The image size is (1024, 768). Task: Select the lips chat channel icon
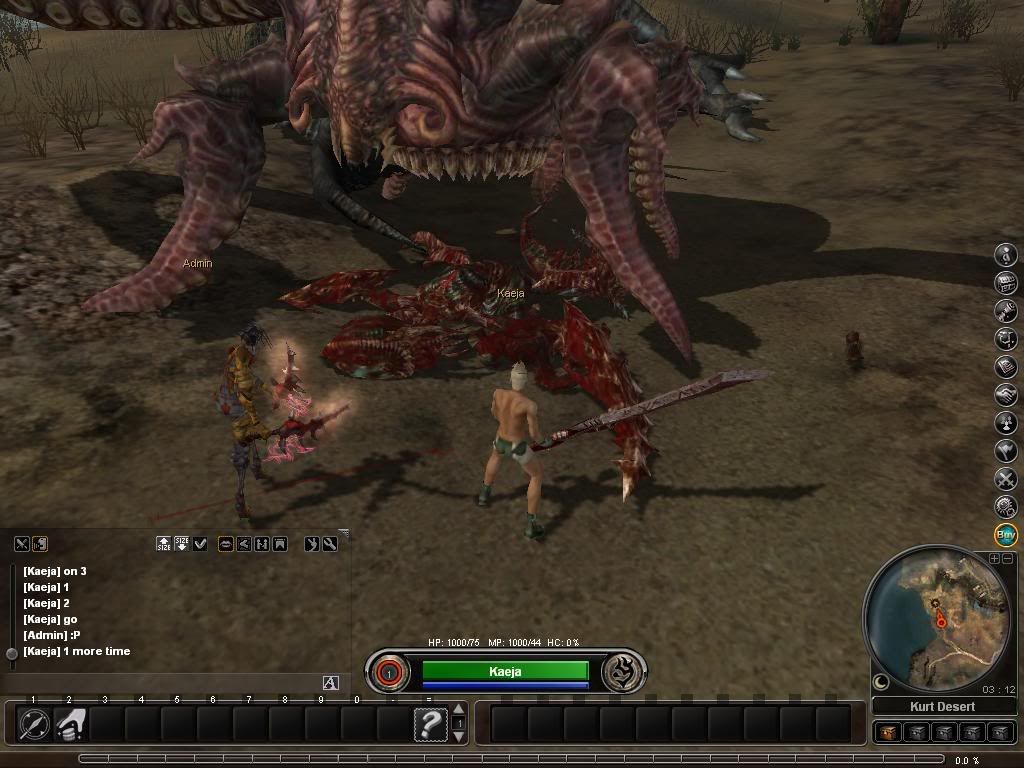tap(226, 543)
